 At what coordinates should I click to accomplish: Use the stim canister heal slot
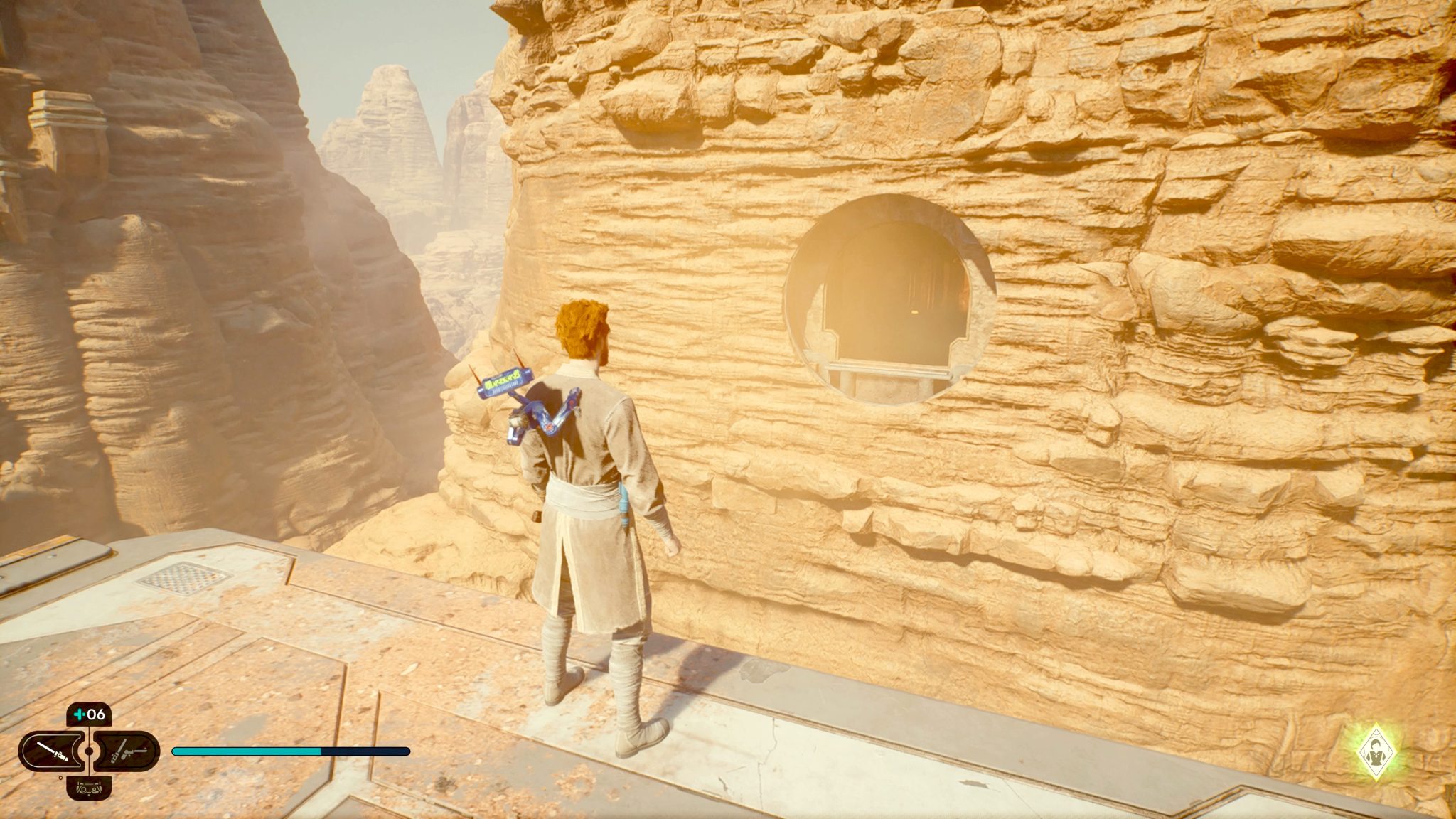pyautogui.click(x=89, y=713)
